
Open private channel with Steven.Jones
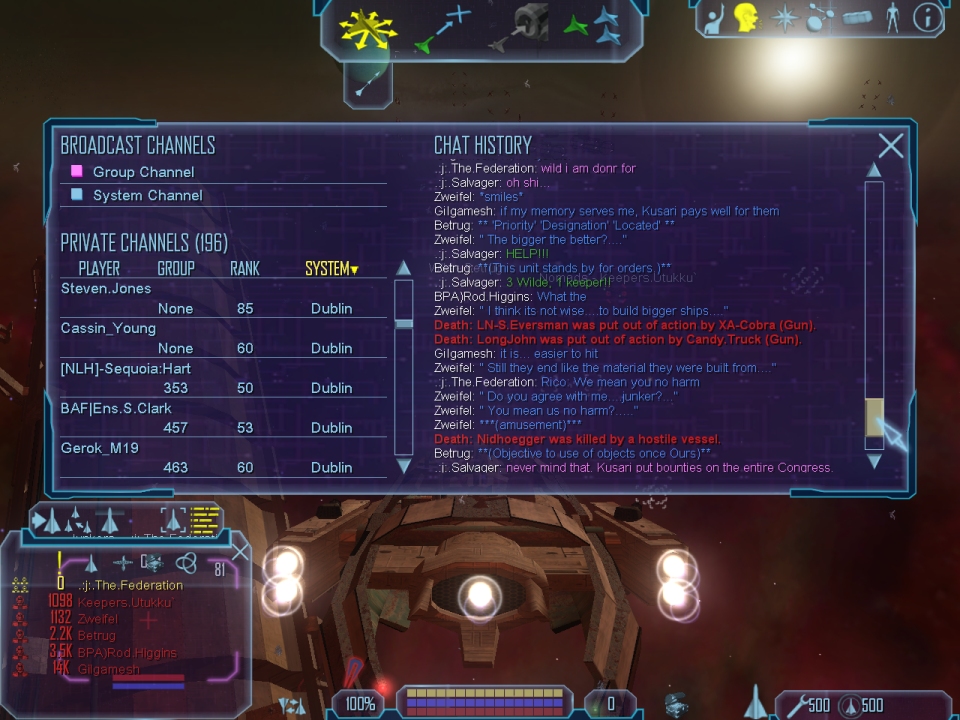point(107,289)
